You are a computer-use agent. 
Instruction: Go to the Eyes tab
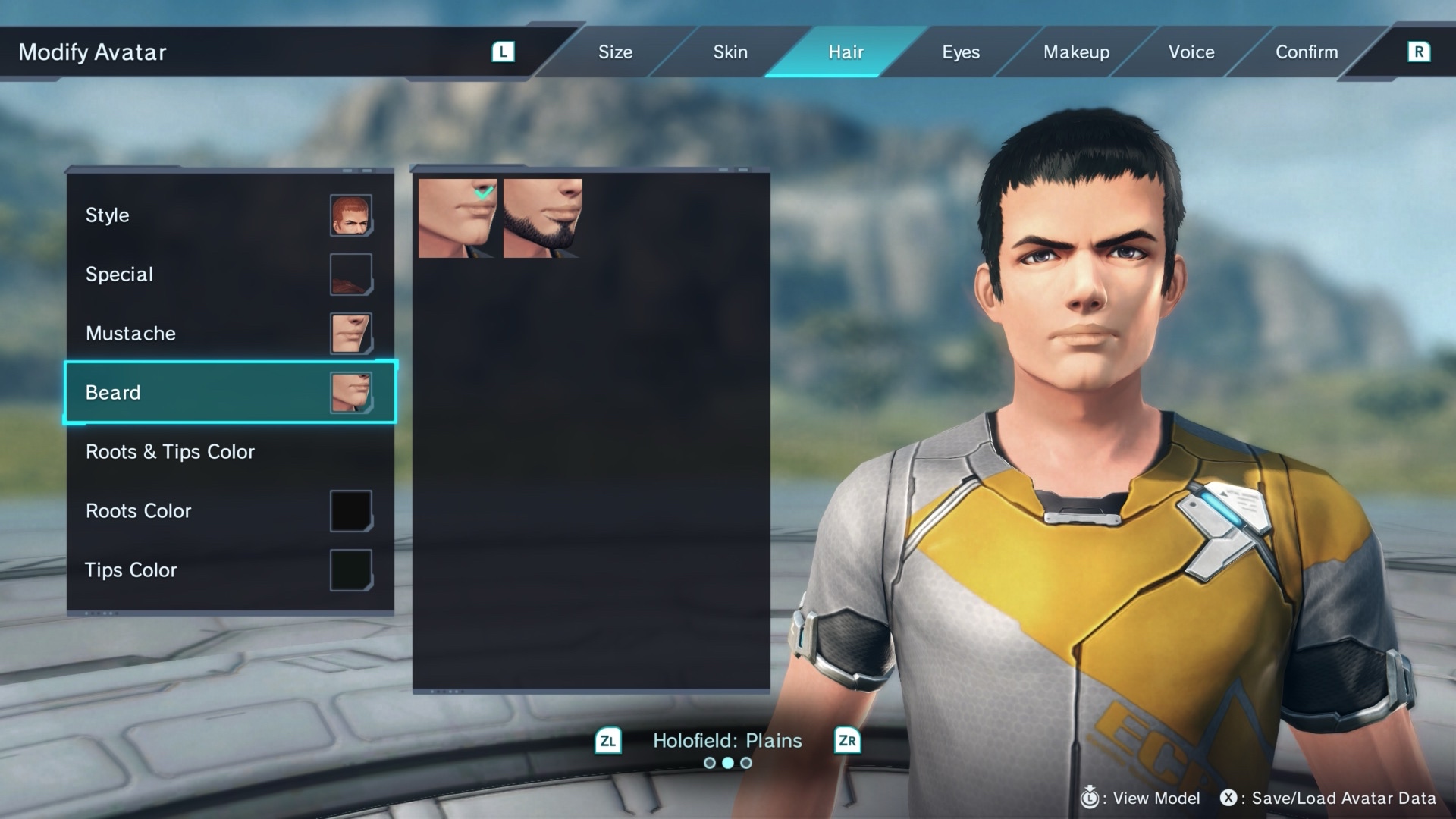[x=961, y=52]
